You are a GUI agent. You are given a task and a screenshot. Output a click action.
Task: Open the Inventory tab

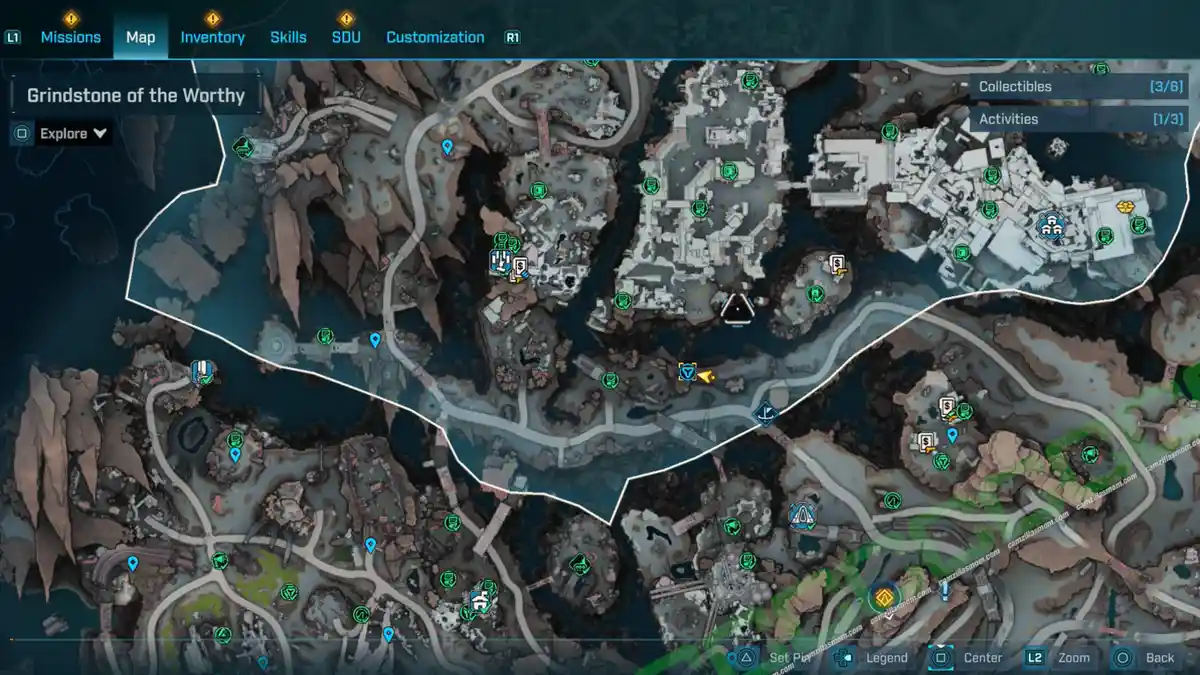[x=212, y=37]
